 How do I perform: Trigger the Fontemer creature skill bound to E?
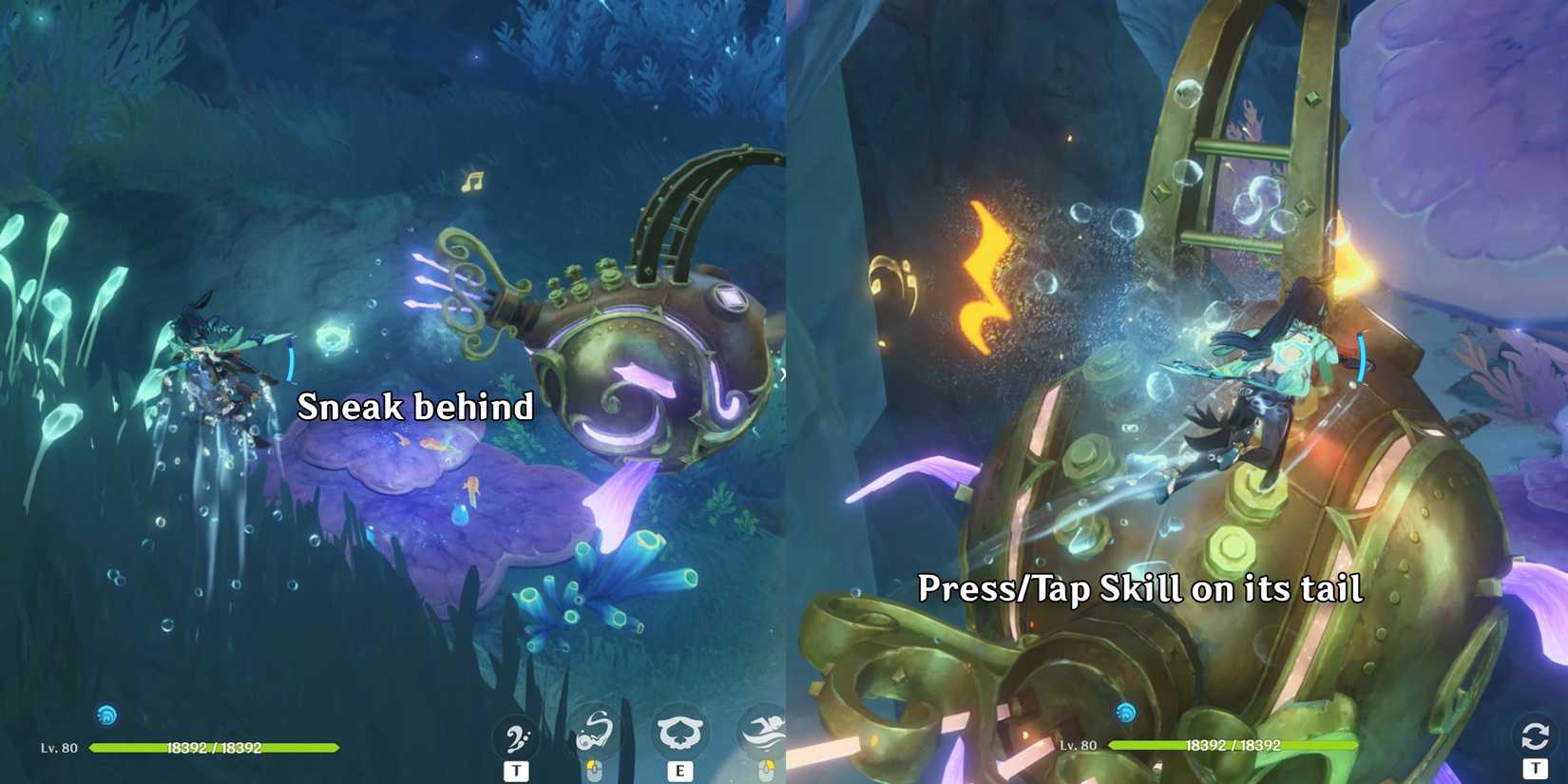(682, 732)
